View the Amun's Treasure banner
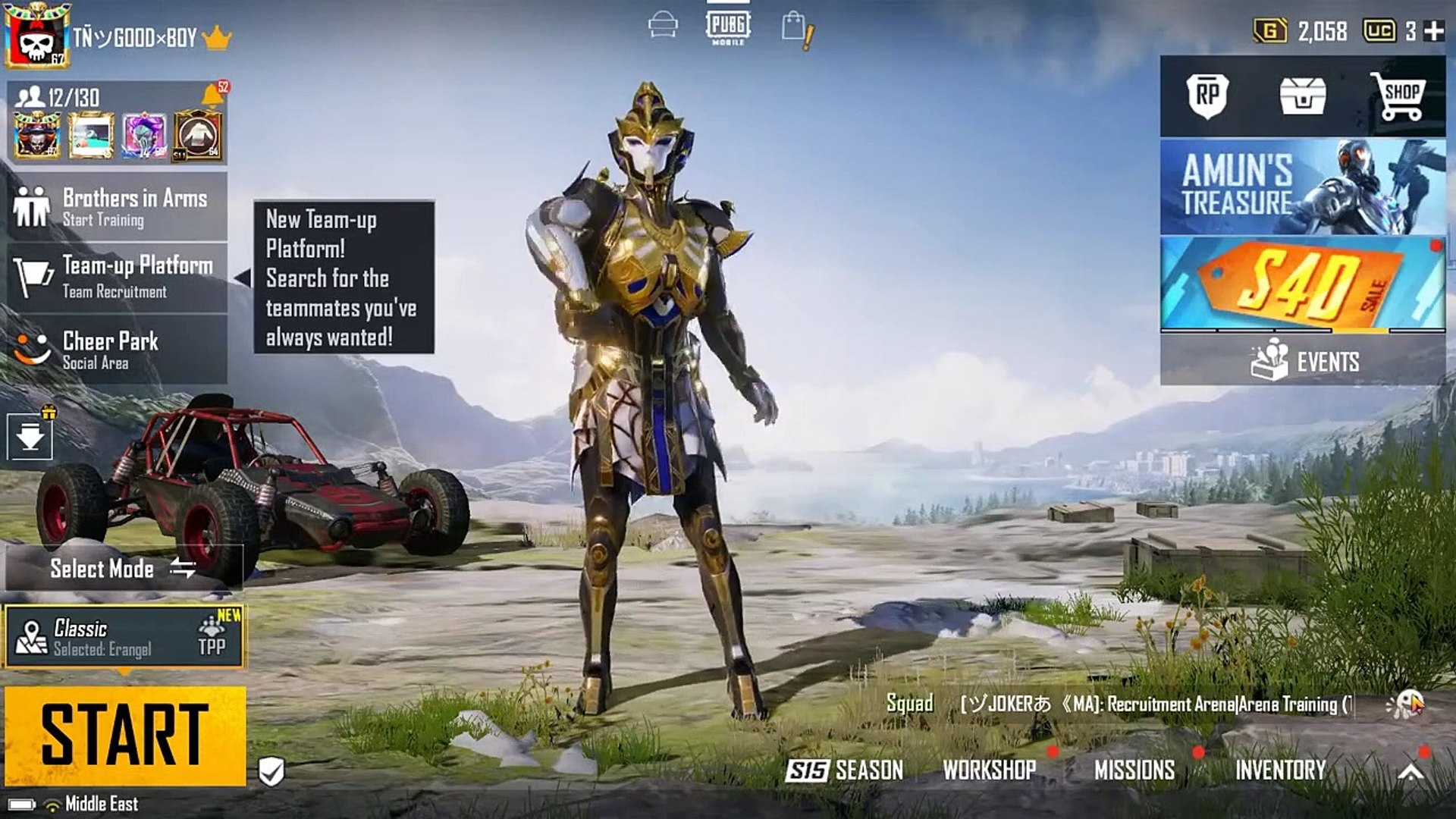The image size is (1456, 819). tap(1302, 187)
